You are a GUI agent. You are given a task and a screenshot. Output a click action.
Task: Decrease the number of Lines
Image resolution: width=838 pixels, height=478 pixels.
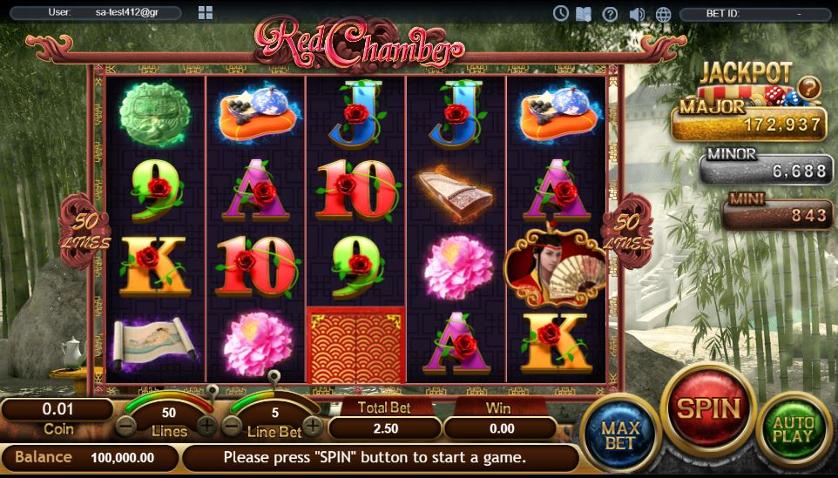(x=127, y=424)
